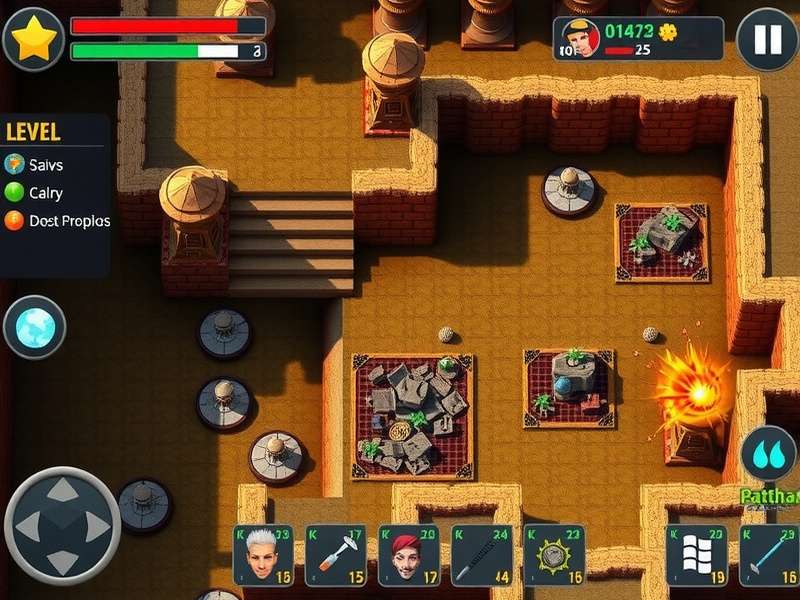
Task: Pause the game
Action: pos(767,39)
